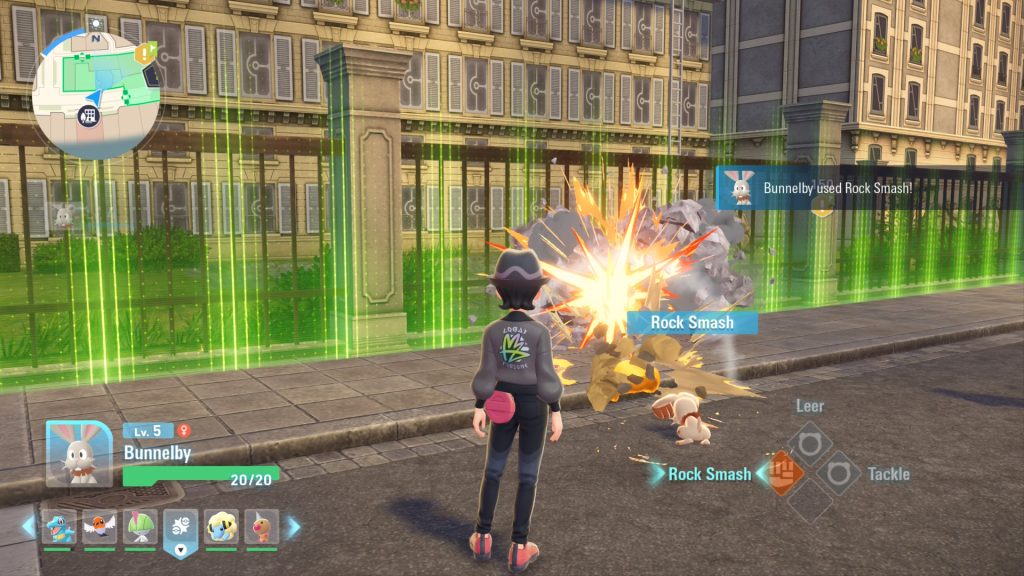Select the Leer move diamond
This screenshot has height=576, width=1024.
coord(809,441)
